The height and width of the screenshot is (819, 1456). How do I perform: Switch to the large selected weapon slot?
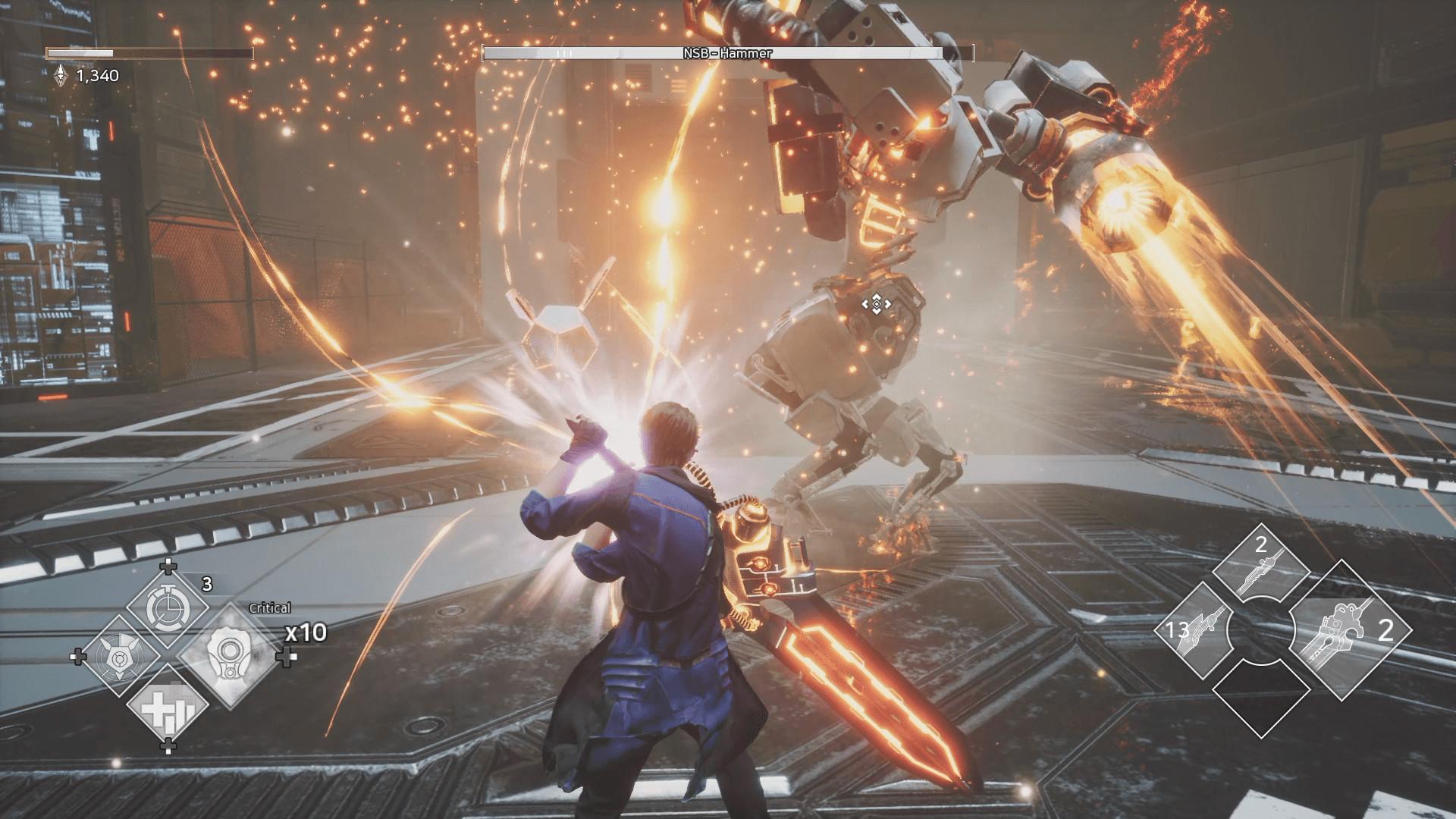[x=1349, y=629]
